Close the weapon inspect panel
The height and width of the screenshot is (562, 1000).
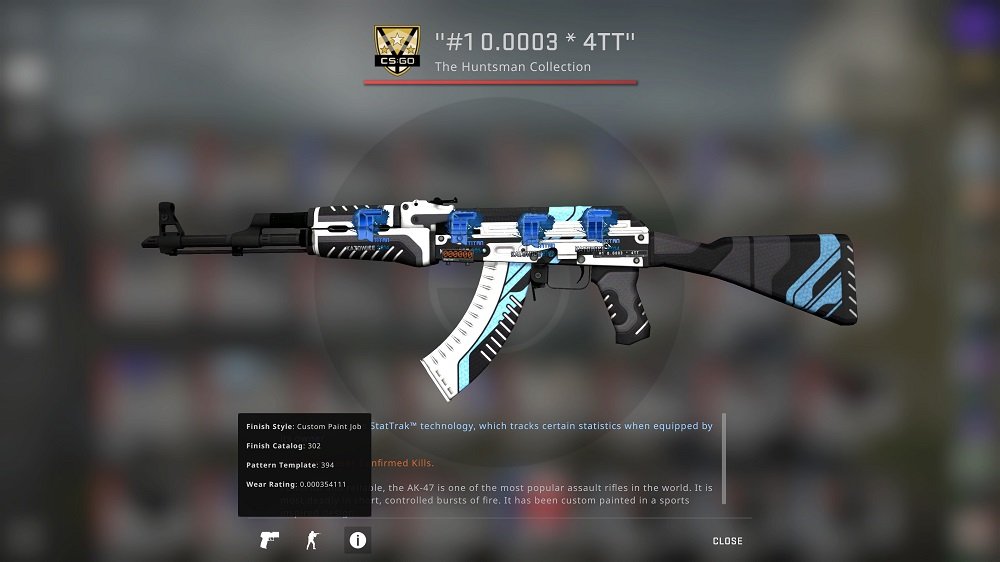(x=727, y=541)
